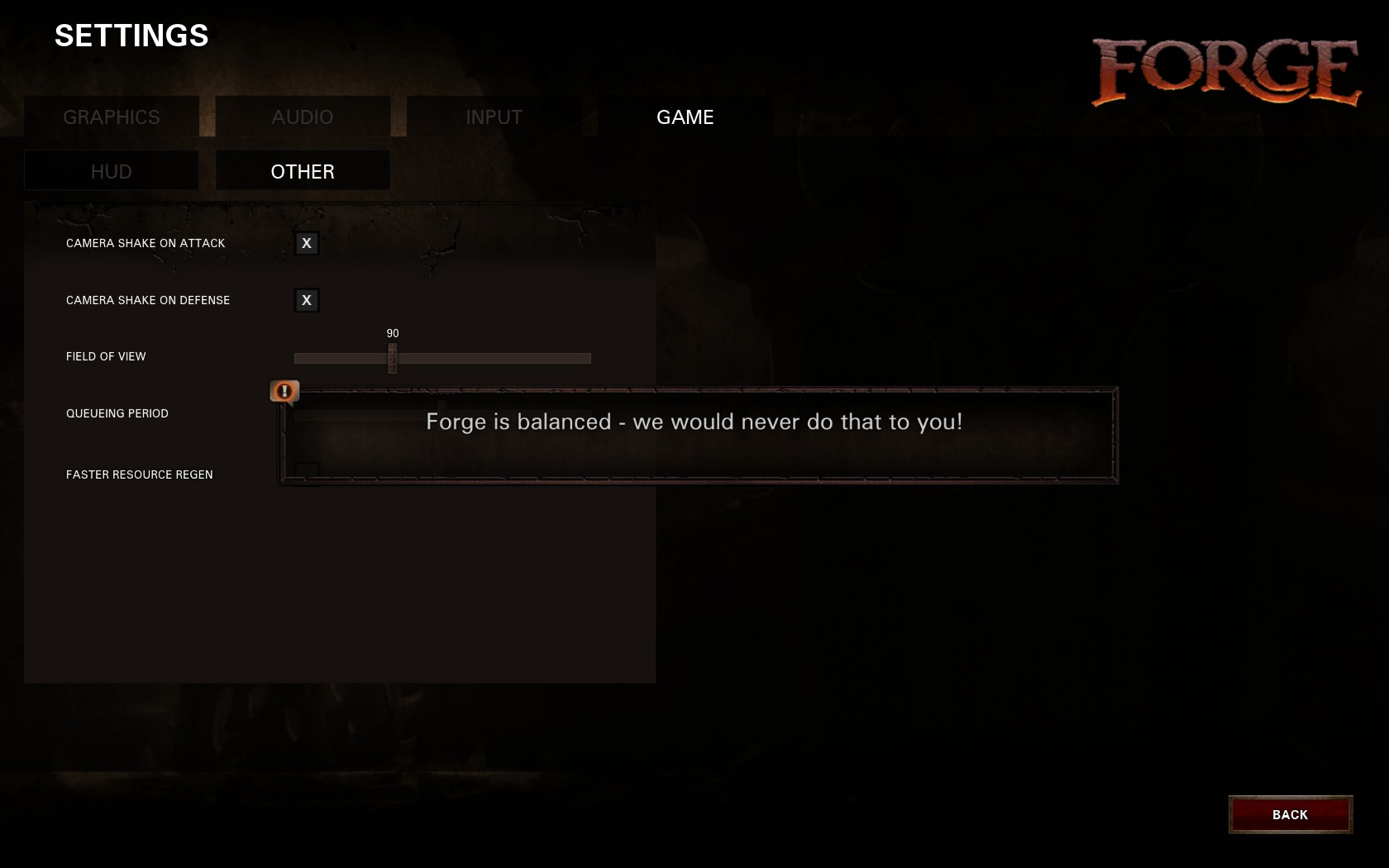
Task: Disable Camera Shake on Defense
Action: click(306, 300)
